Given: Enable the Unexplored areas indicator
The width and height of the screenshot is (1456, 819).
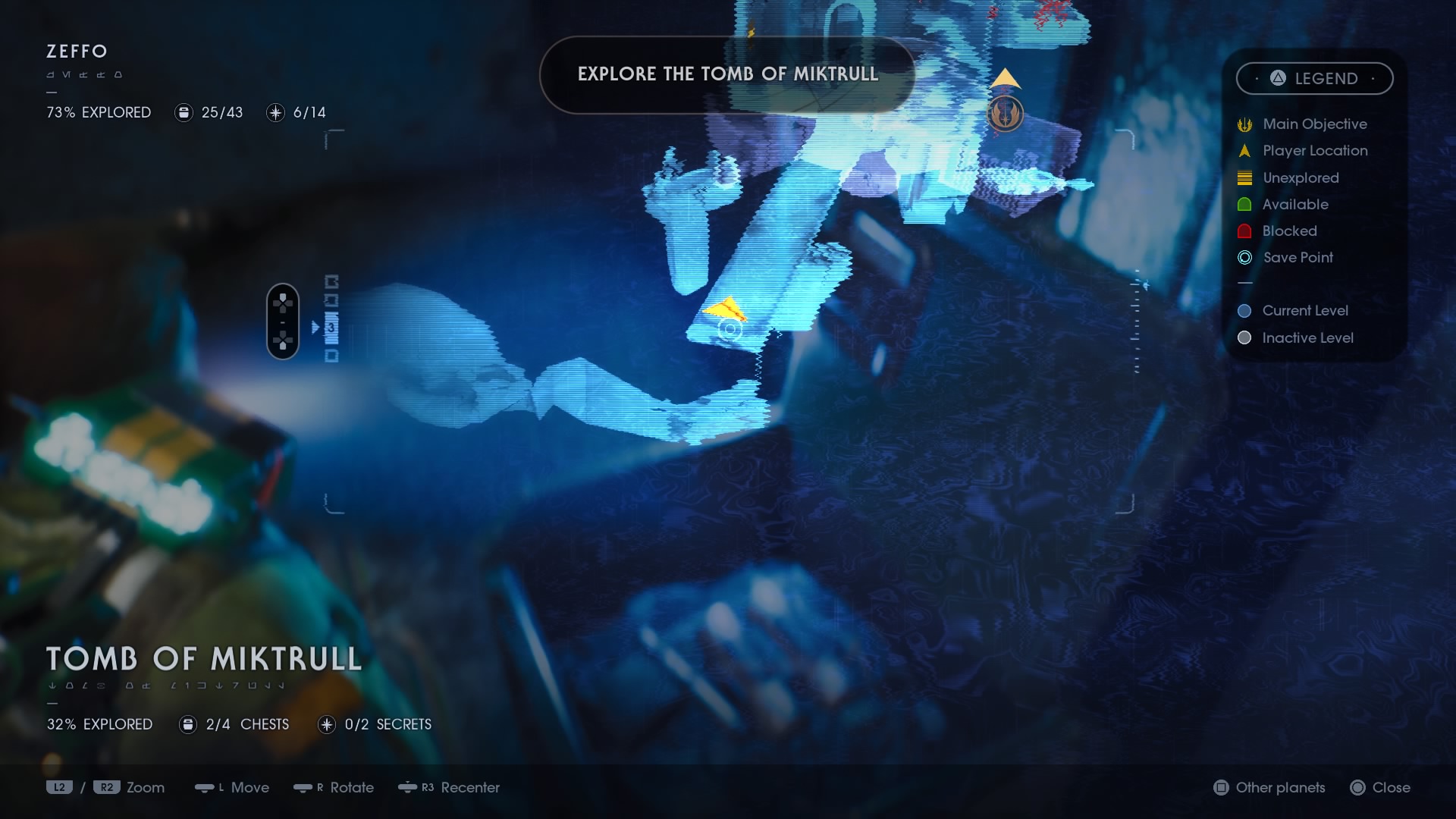Looking at the screenshot, I should tap(1244, 177).
